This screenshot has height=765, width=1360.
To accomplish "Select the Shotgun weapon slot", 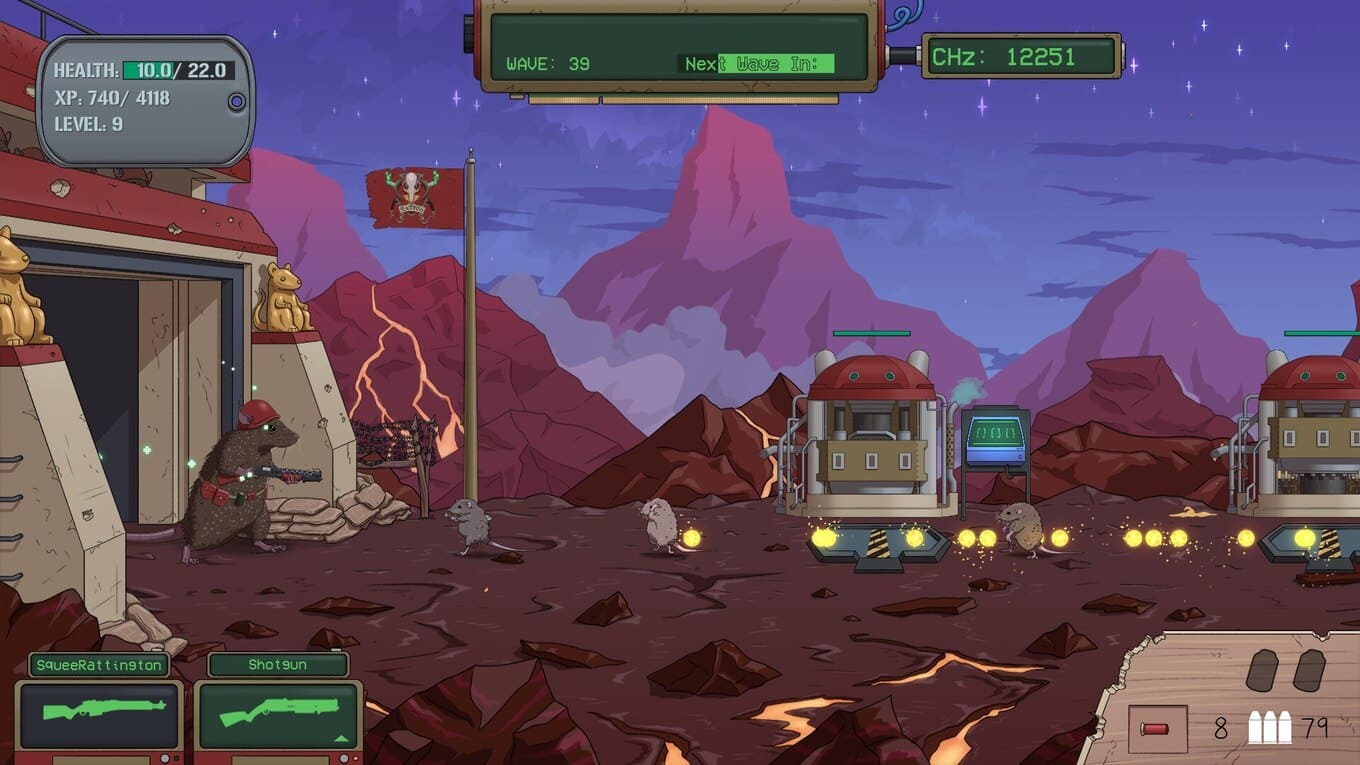I will 278,714.
